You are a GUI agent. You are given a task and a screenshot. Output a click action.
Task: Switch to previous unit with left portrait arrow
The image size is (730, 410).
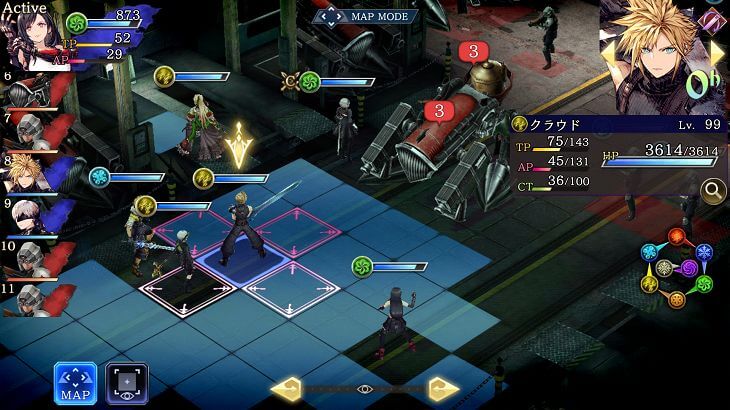607,54
